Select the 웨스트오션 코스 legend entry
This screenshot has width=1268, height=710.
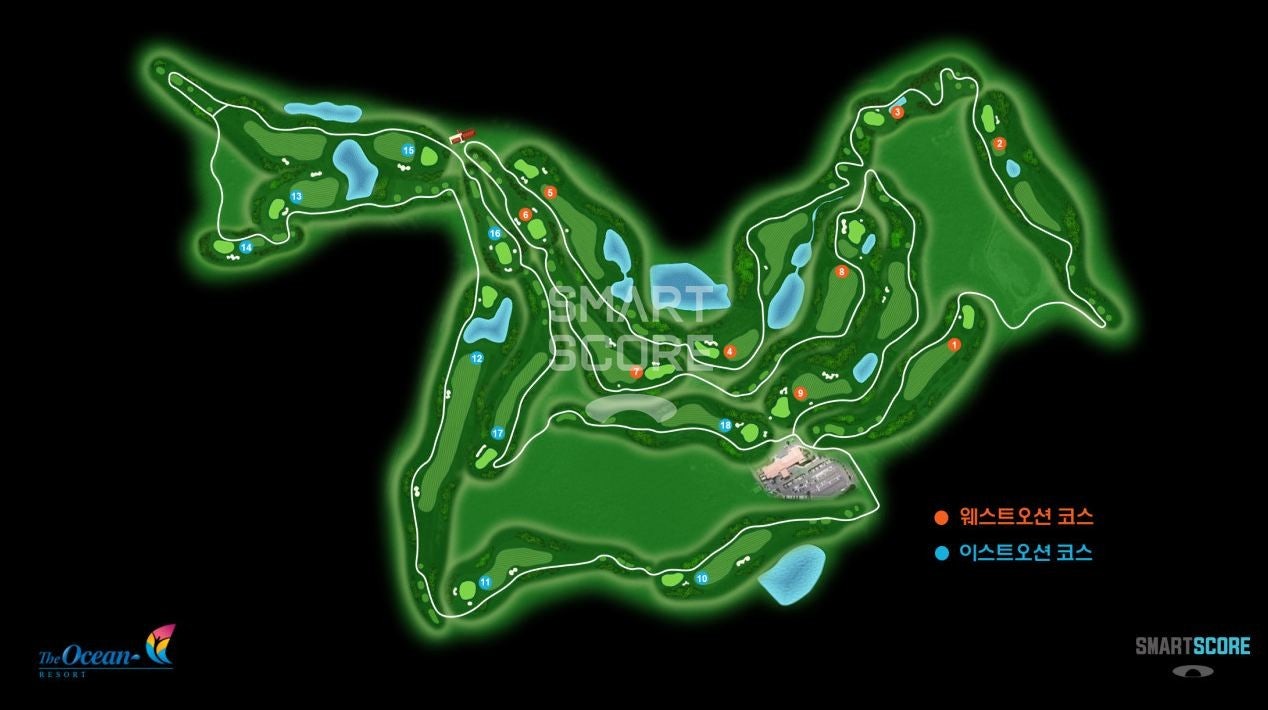(1014, 517)
